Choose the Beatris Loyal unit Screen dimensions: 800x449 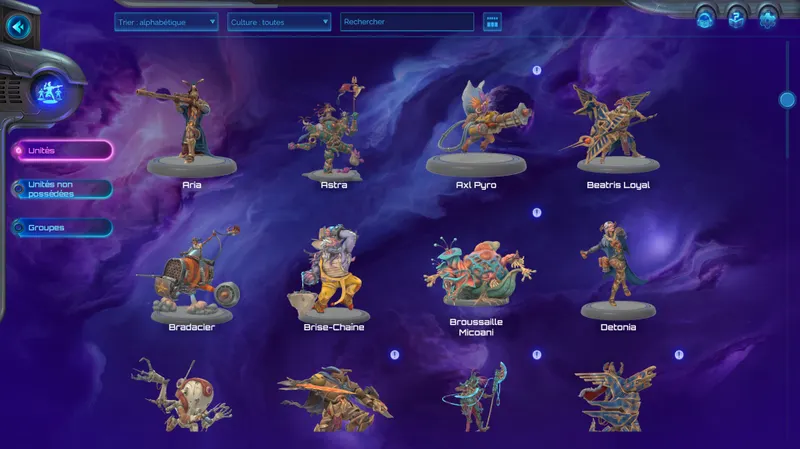(x=617, y=135)
